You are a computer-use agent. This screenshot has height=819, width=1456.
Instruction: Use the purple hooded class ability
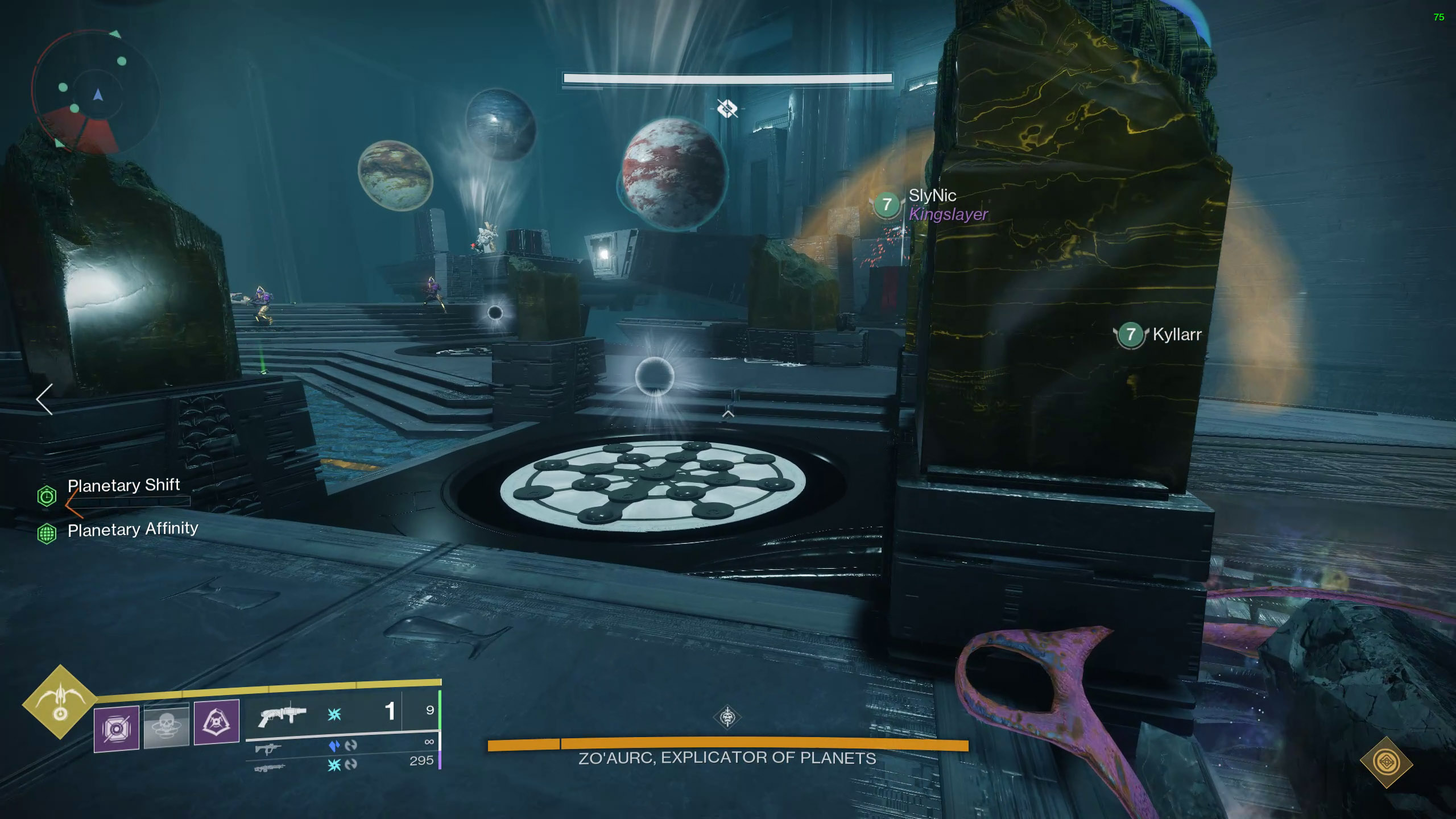217,722
